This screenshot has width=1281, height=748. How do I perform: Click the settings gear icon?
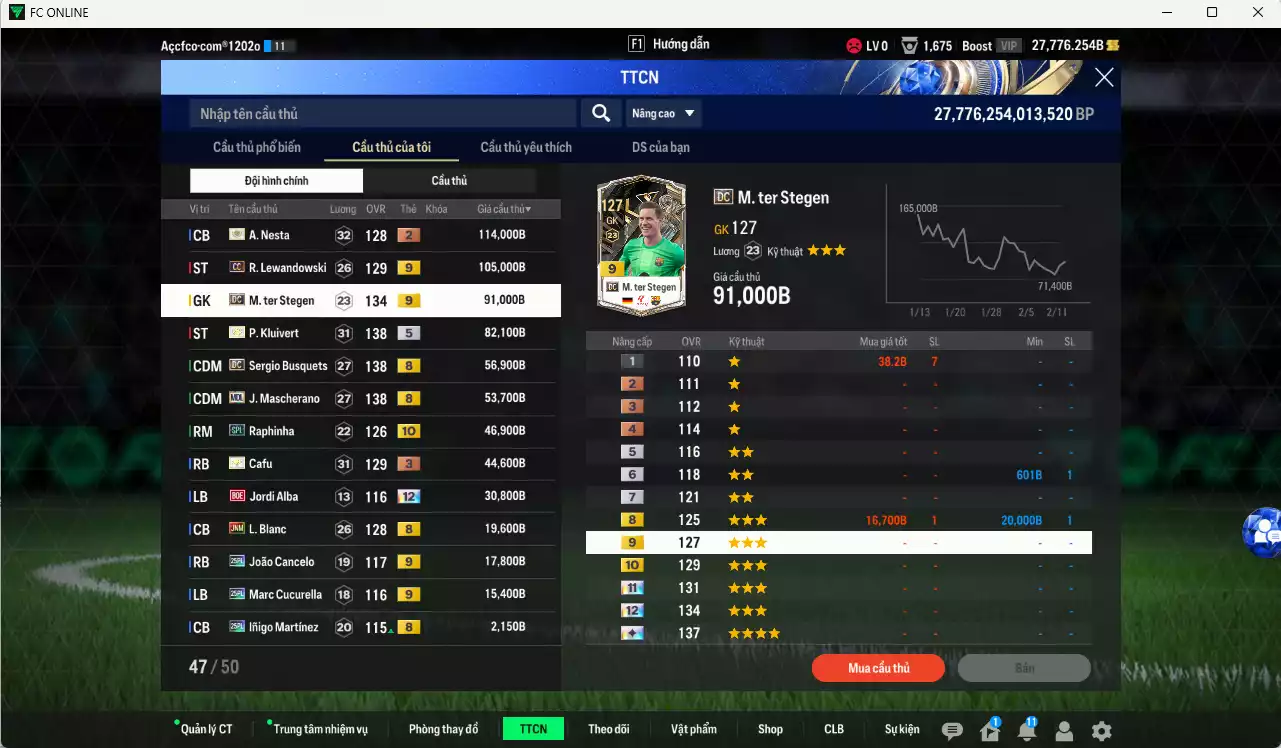(x=1100, y=731)
